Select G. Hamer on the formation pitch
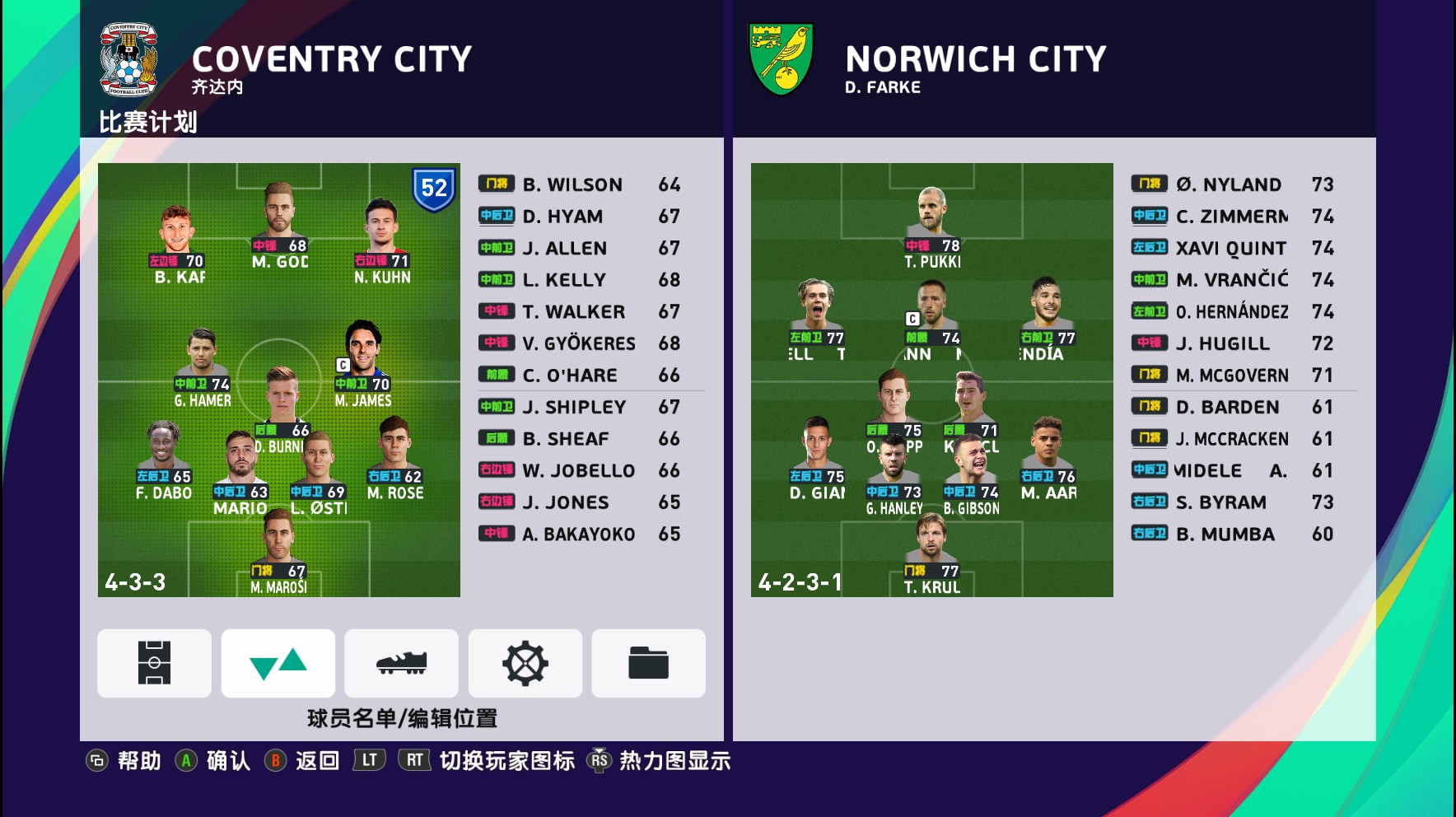1456x817 pixels. point(202,371)
